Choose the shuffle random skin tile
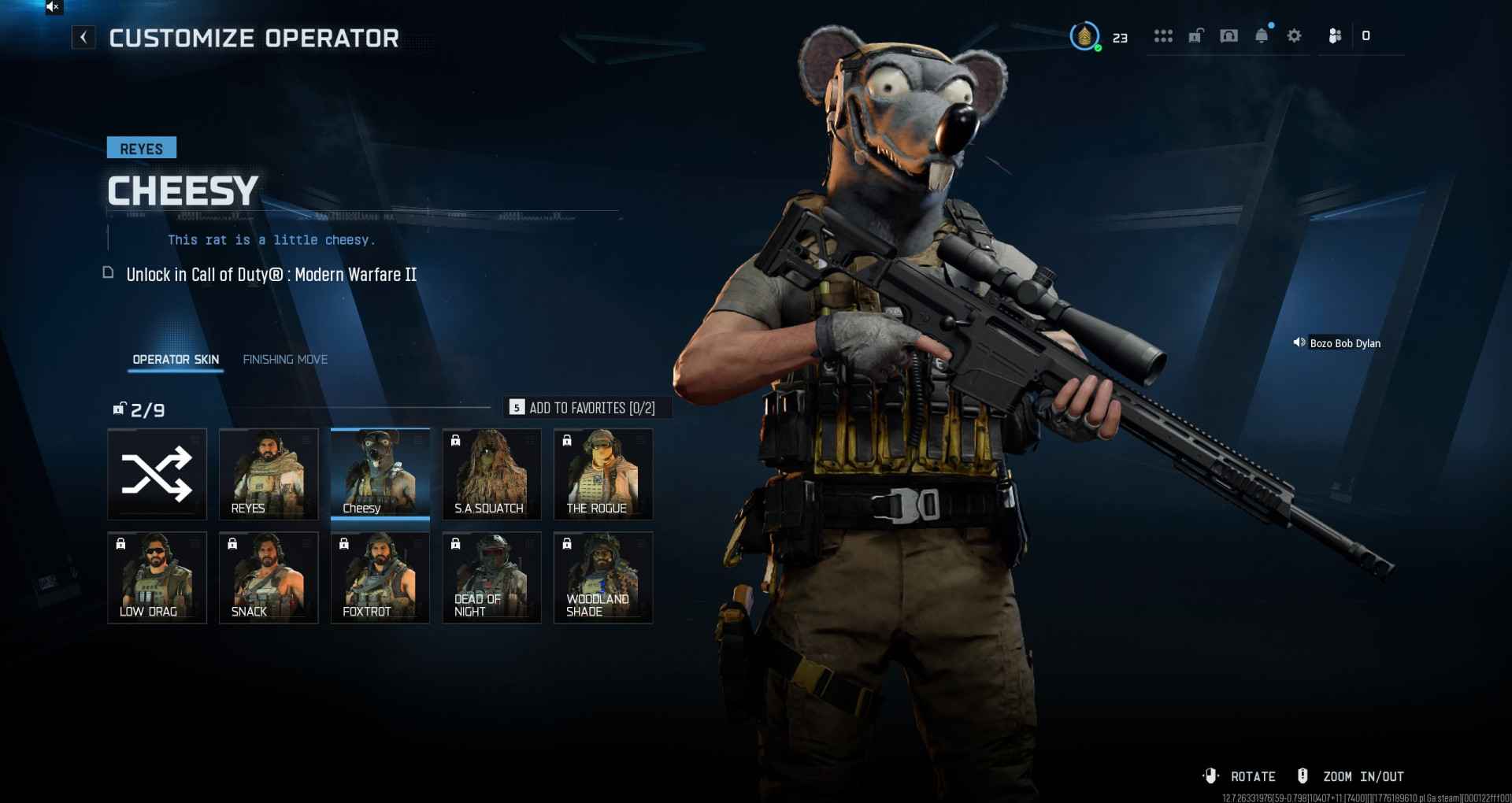Screen dimensions: 1512x803 157,474
